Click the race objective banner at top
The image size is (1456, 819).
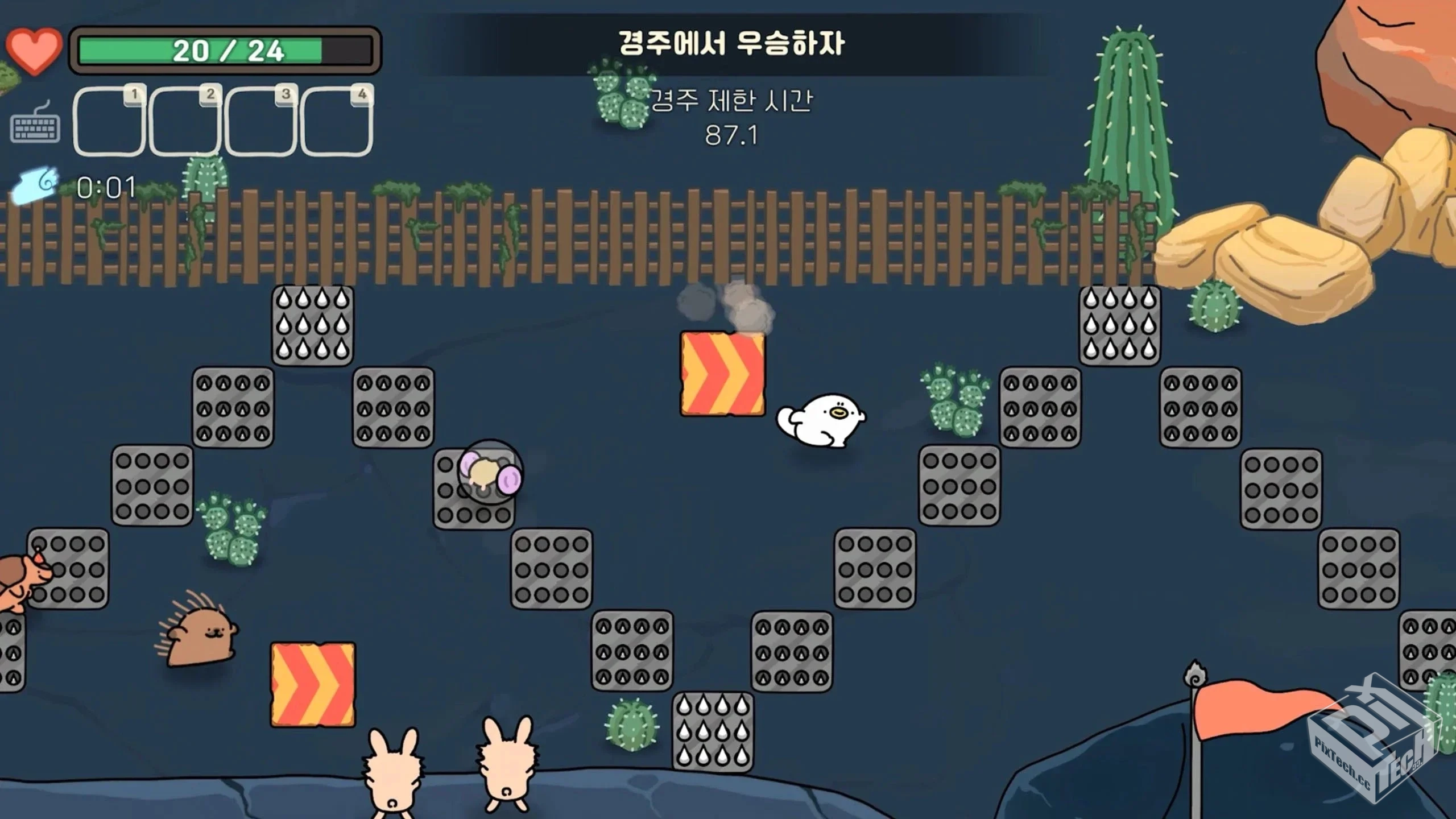tap(731, 44)
